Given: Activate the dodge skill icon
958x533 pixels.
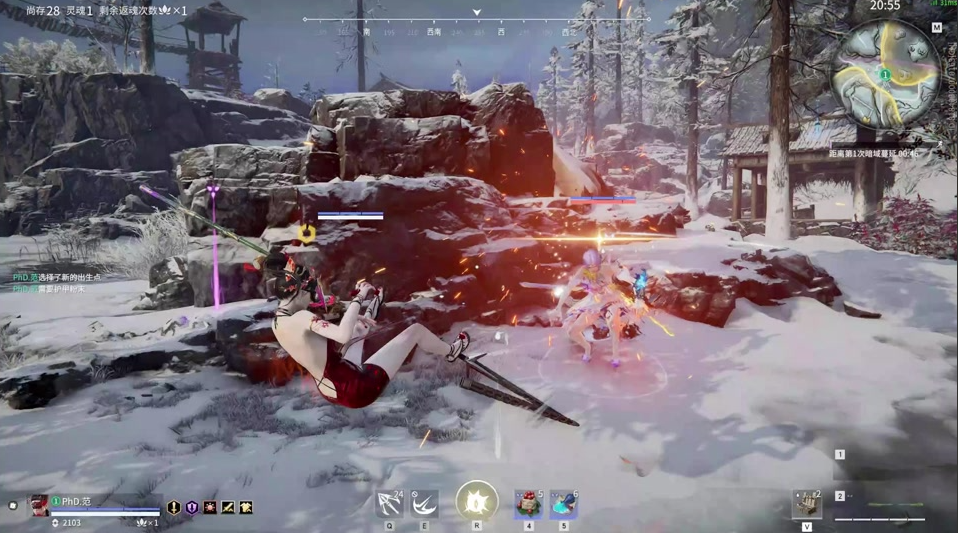Looking at the screenshot, I should (x=424, y=503).
